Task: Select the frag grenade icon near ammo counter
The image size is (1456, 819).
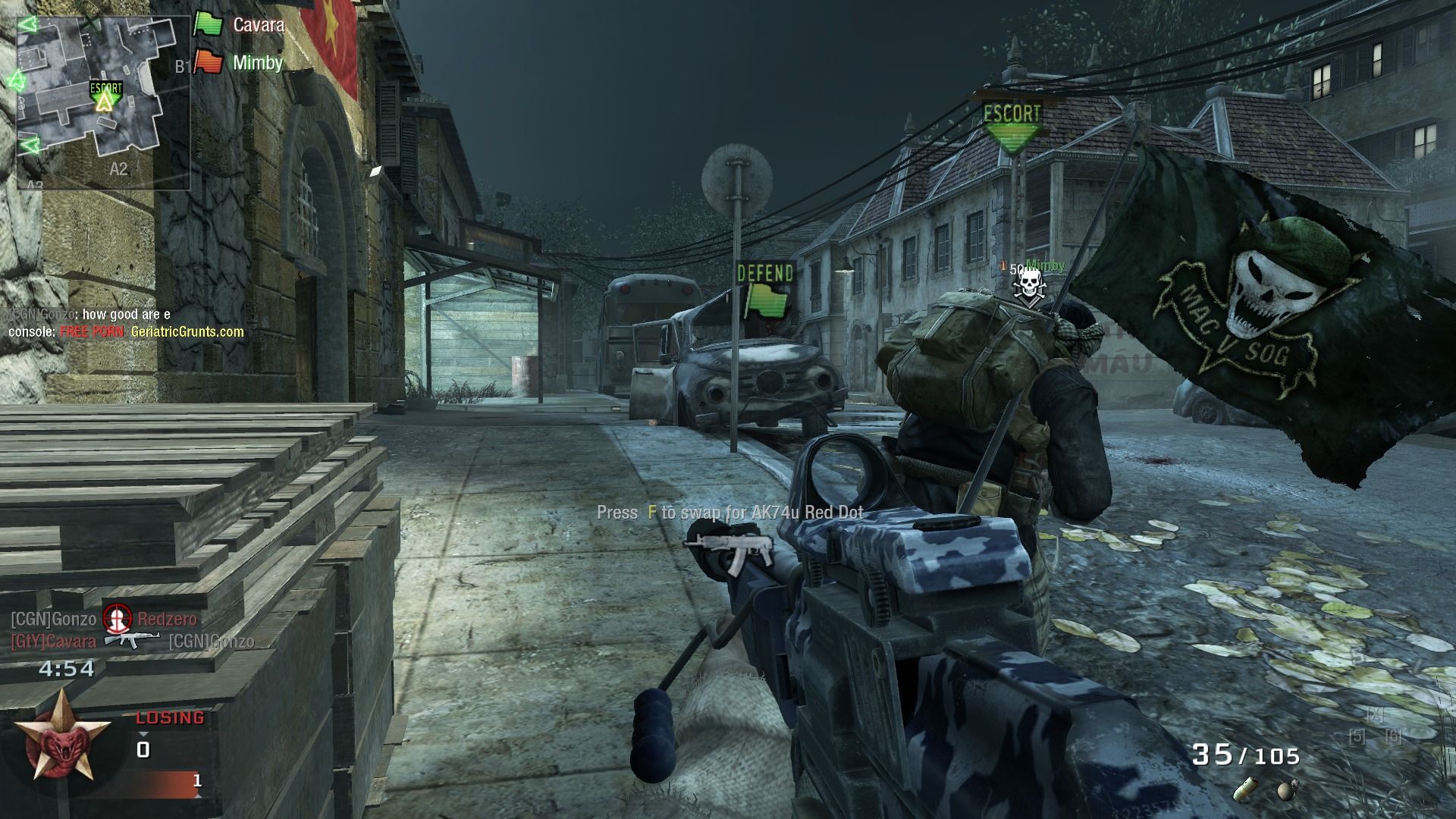Action: [x=1287, y=790]
